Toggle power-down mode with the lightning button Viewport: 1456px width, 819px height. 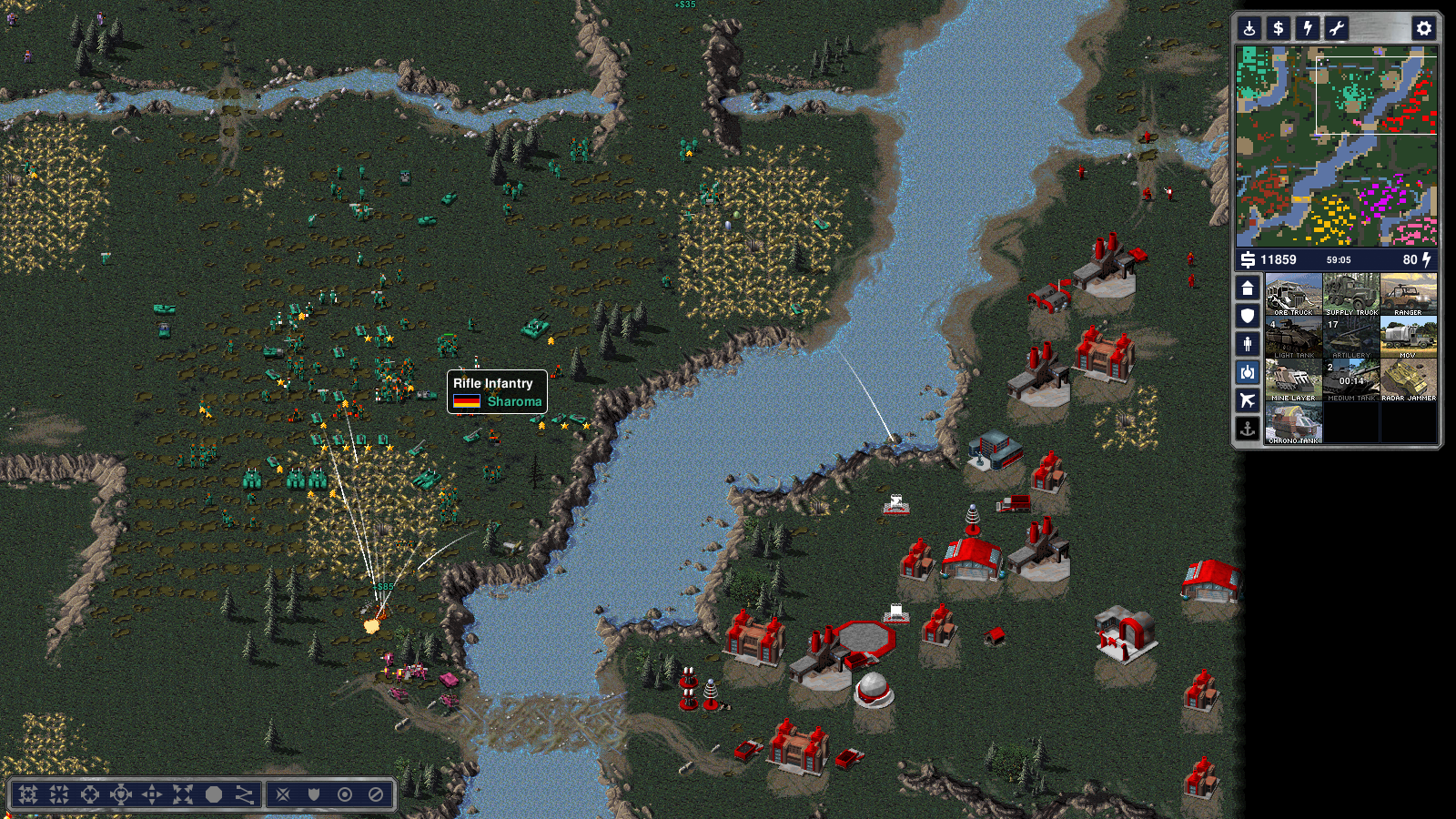pyautogui.click(x=1308, y=28)
